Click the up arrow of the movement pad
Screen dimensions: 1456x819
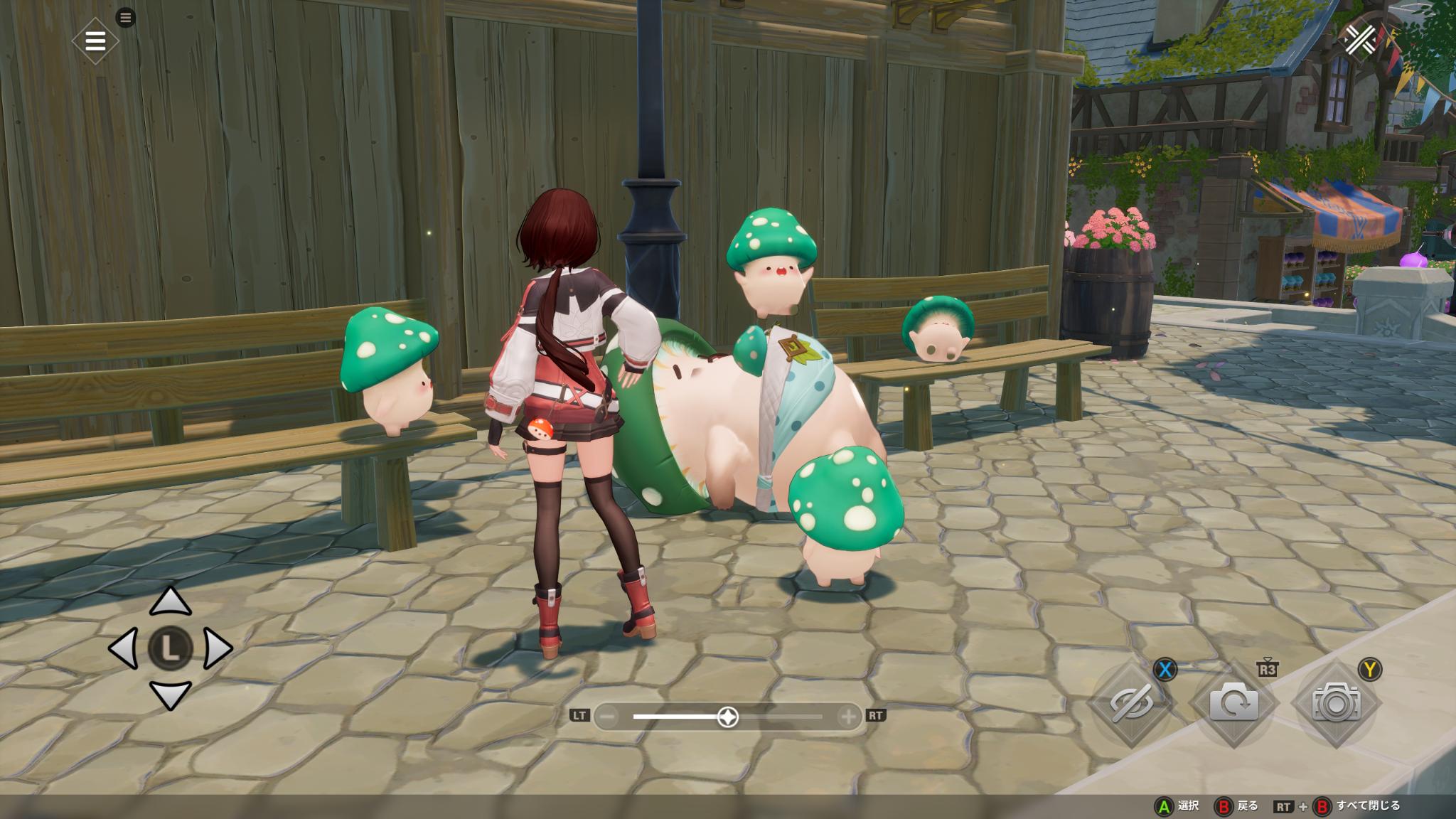coord(171,602)
